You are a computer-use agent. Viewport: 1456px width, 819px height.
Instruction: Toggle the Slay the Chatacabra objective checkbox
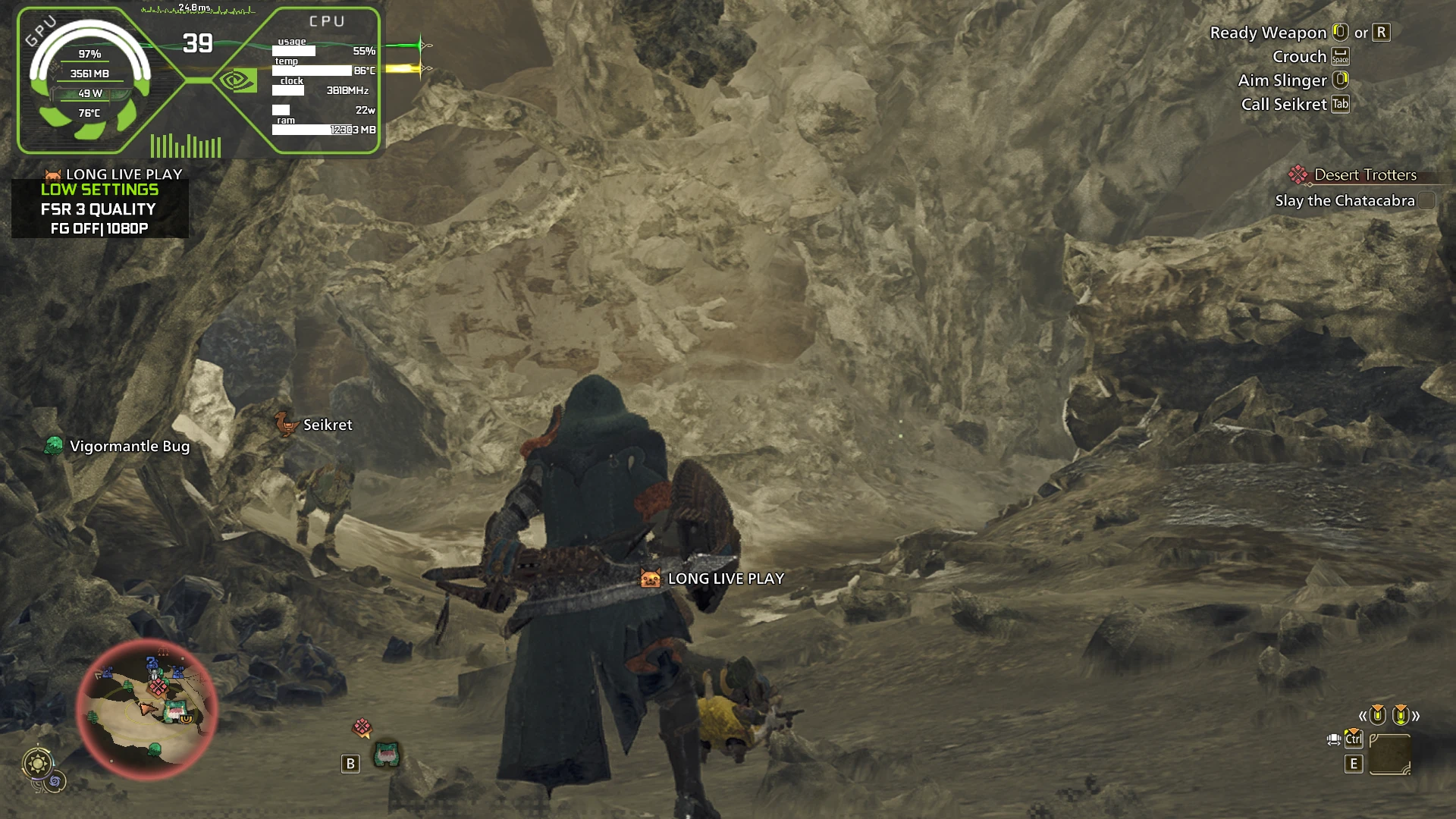tap(1426, 201)
